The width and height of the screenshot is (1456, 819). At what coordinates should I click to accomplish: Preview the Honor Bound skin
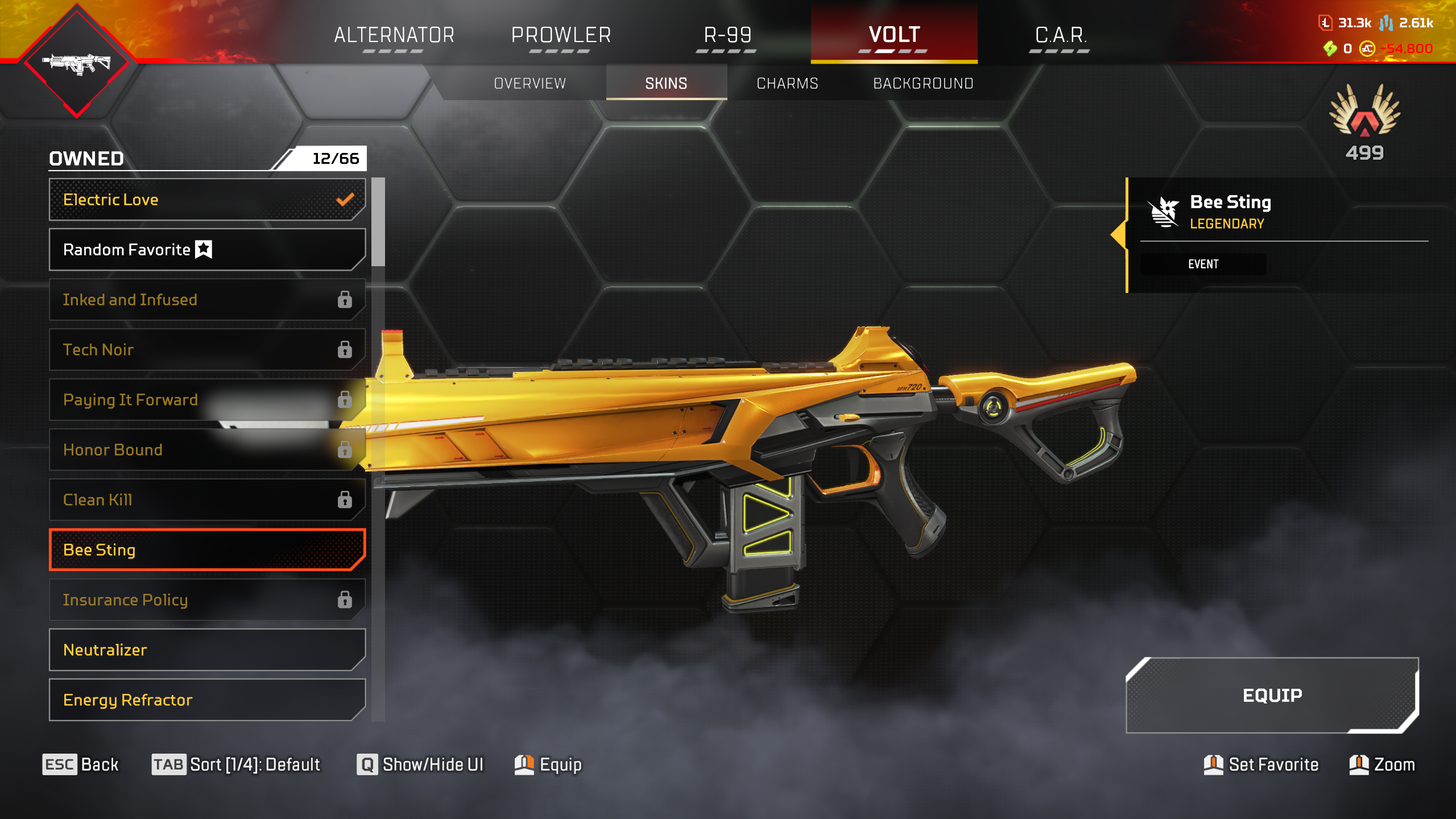[x=207, y=450]
